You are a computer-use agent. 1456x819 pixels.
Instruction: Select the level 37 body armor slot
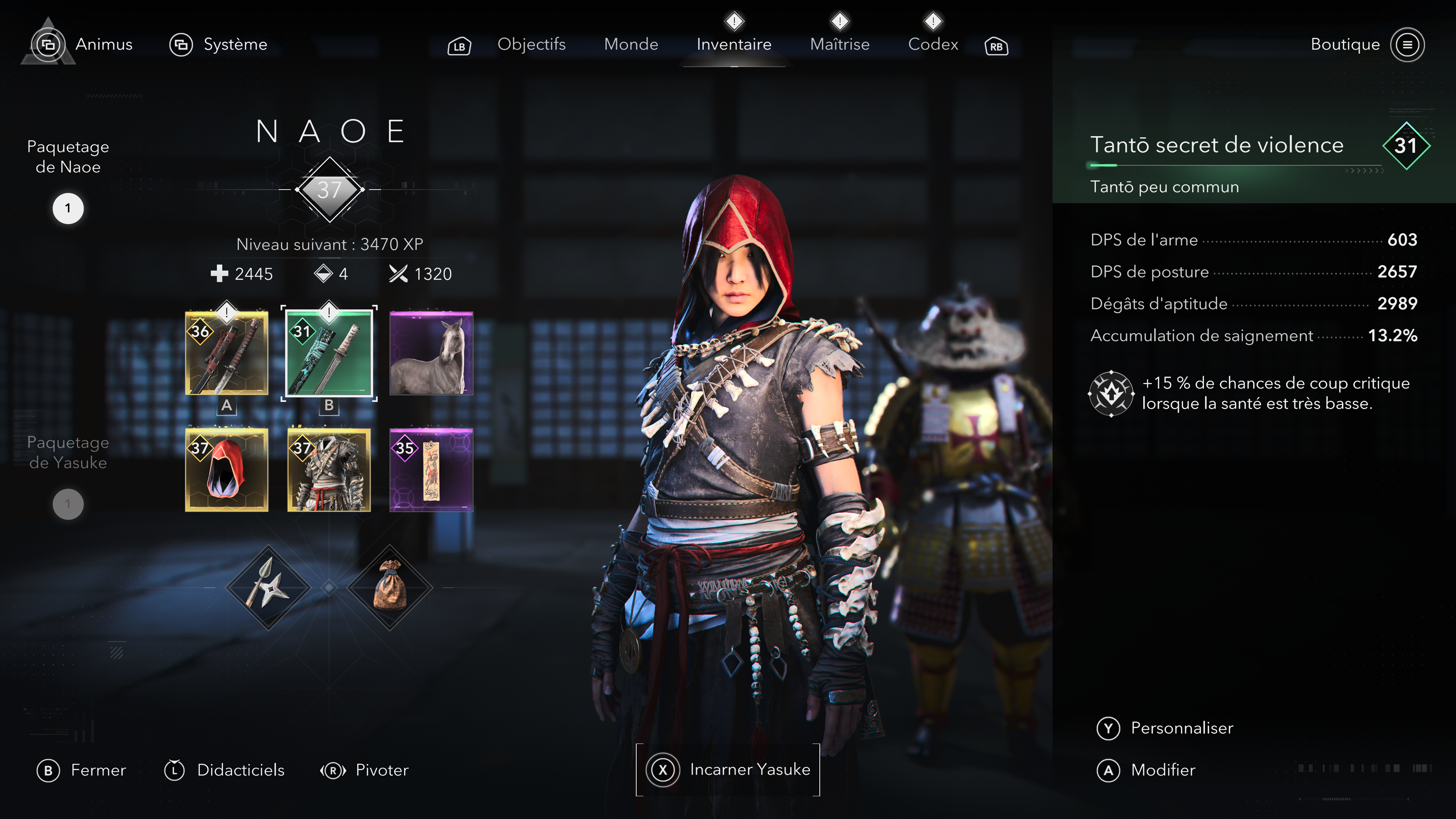(x=329, y=470)
